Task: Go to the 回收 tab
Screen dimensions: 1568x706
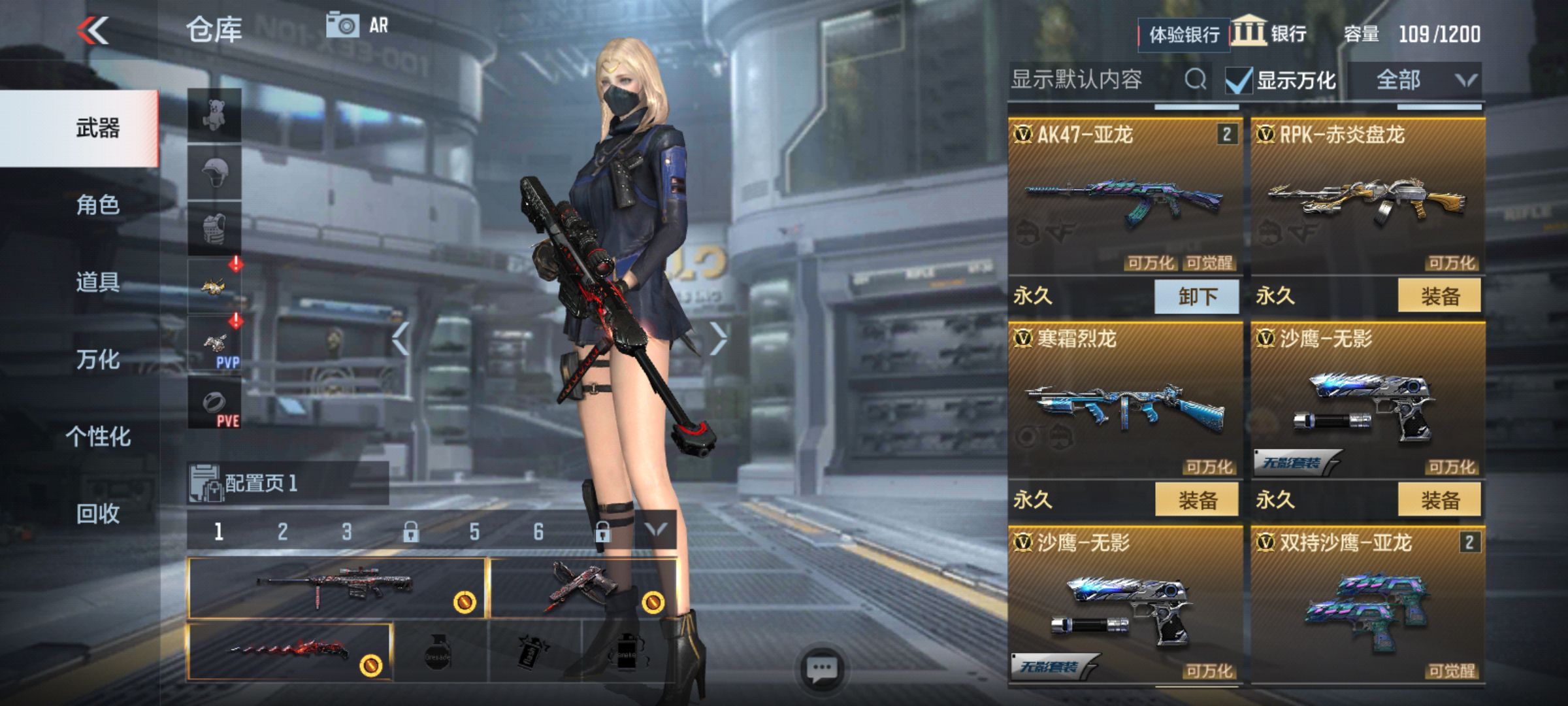Action: (97, 513)
